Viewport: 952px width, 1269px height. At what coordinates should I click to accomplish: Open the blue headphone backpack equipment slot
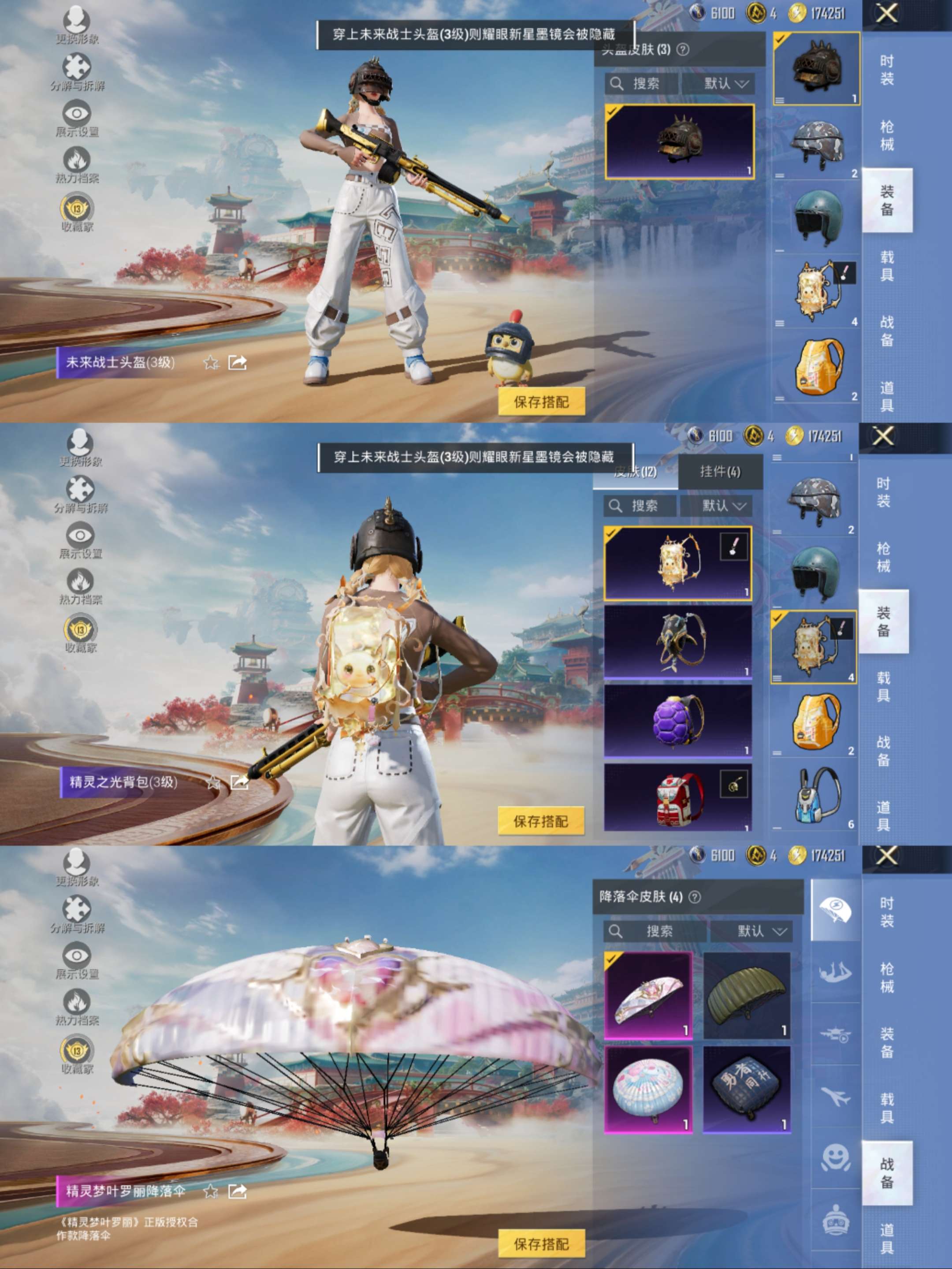pos(814,796)
